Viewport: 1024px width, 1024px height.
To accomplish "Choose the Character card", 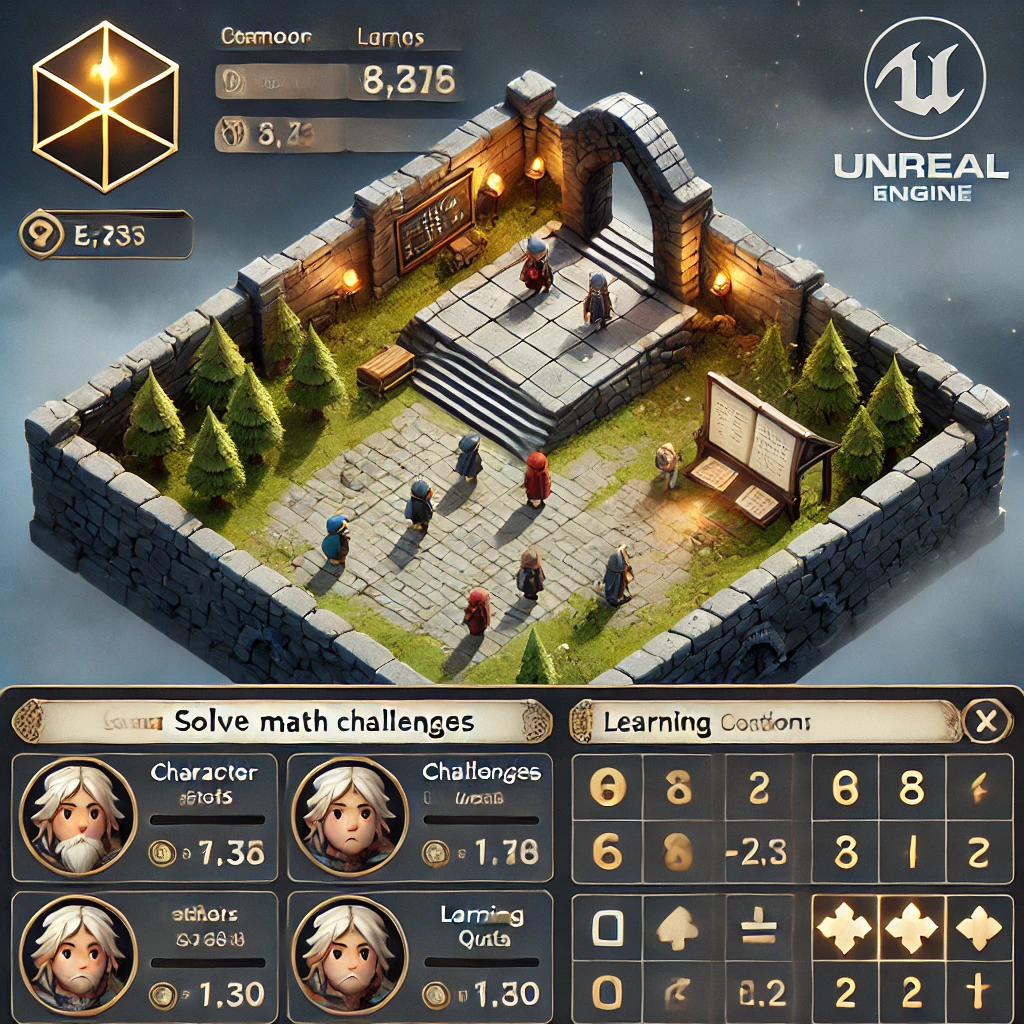I will 144,816.
